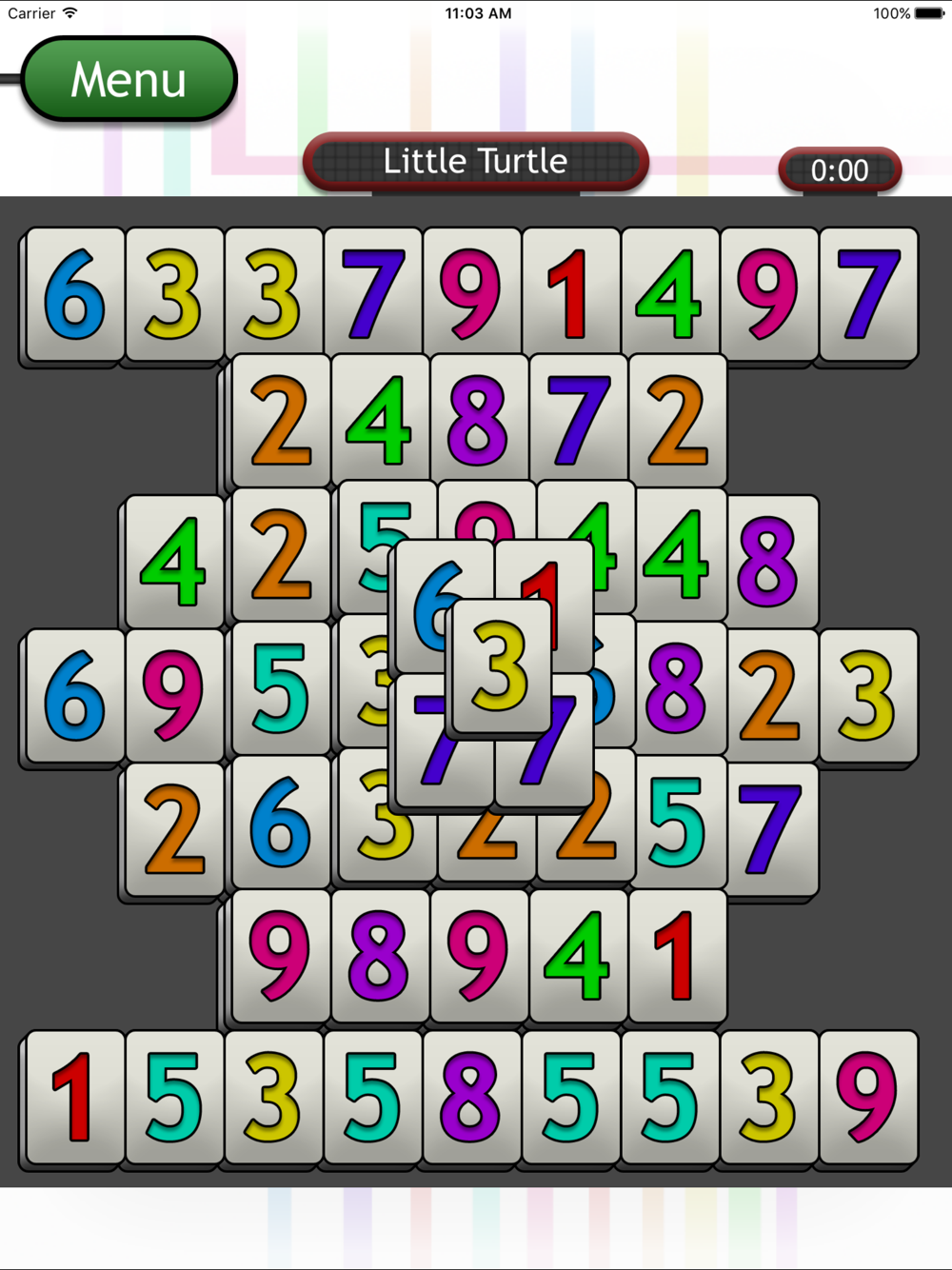
Task: Tap the green 4 tile in the top row
Action: [670, 294]
